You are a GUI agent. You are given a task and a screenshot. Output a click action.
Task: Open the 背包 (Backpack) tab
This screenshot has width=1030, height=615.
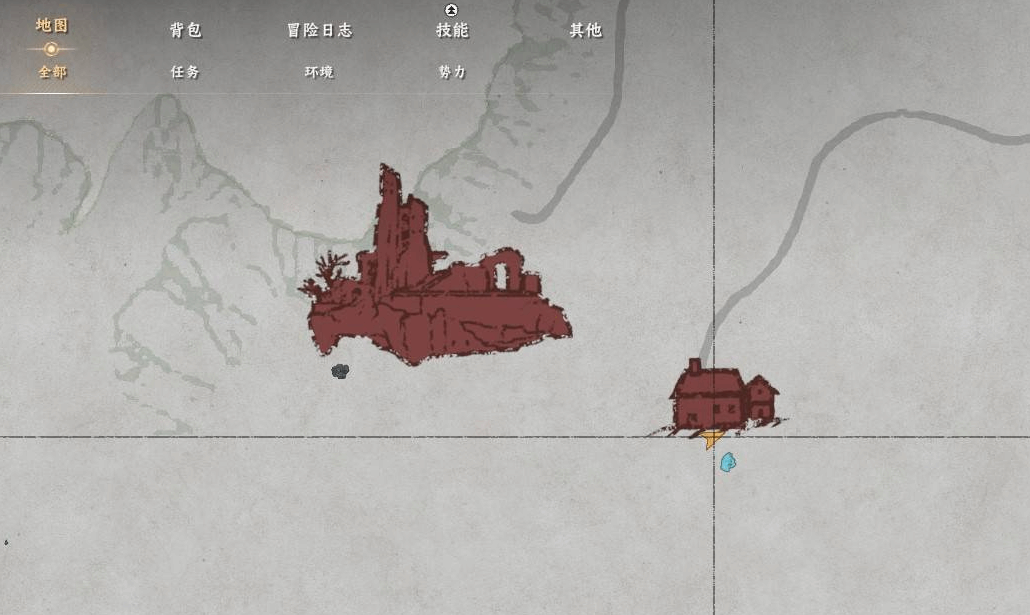(x=185, y=30)
